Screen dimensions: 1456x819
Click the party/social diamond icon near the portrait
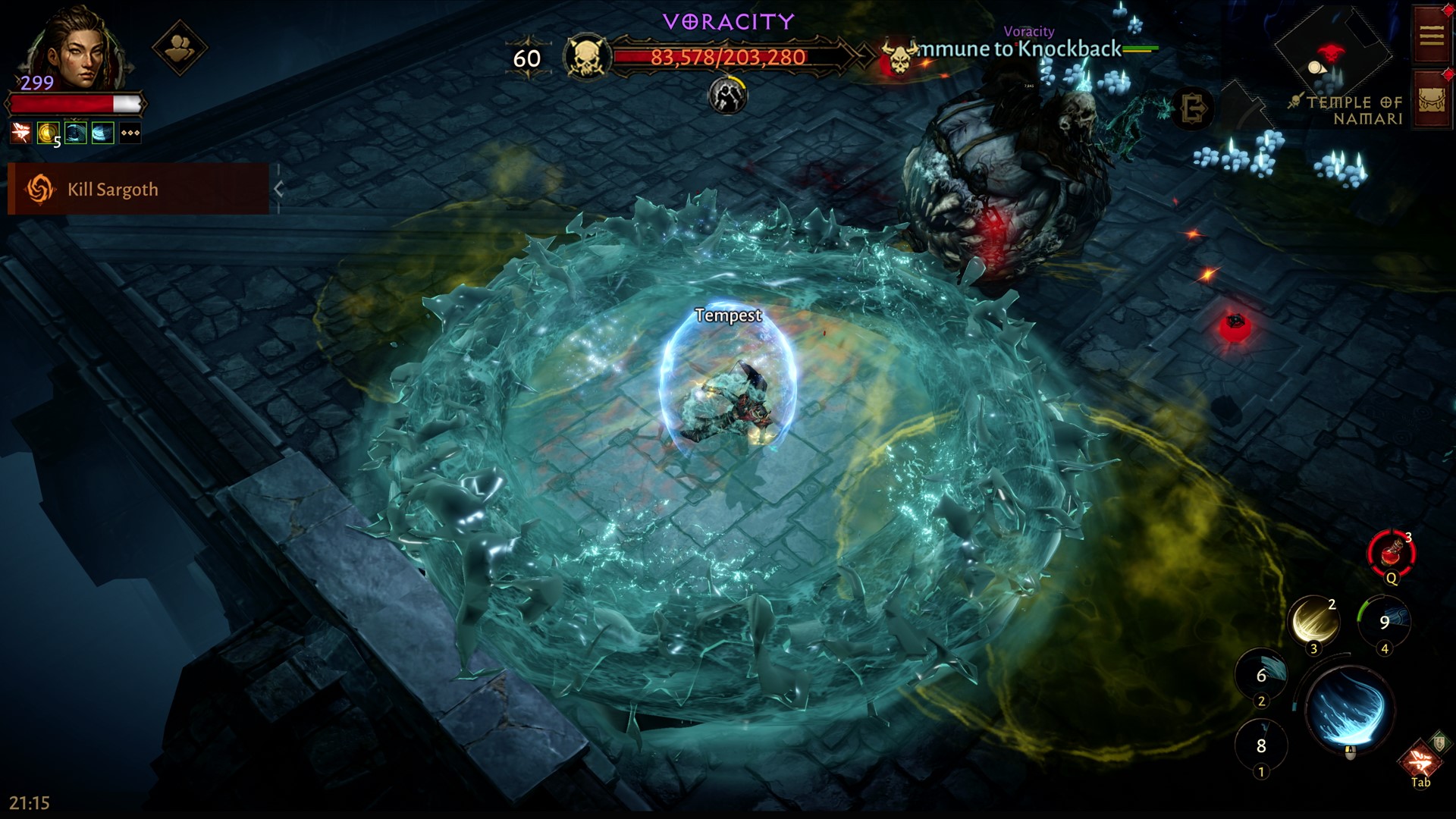(x=182, y=47)
